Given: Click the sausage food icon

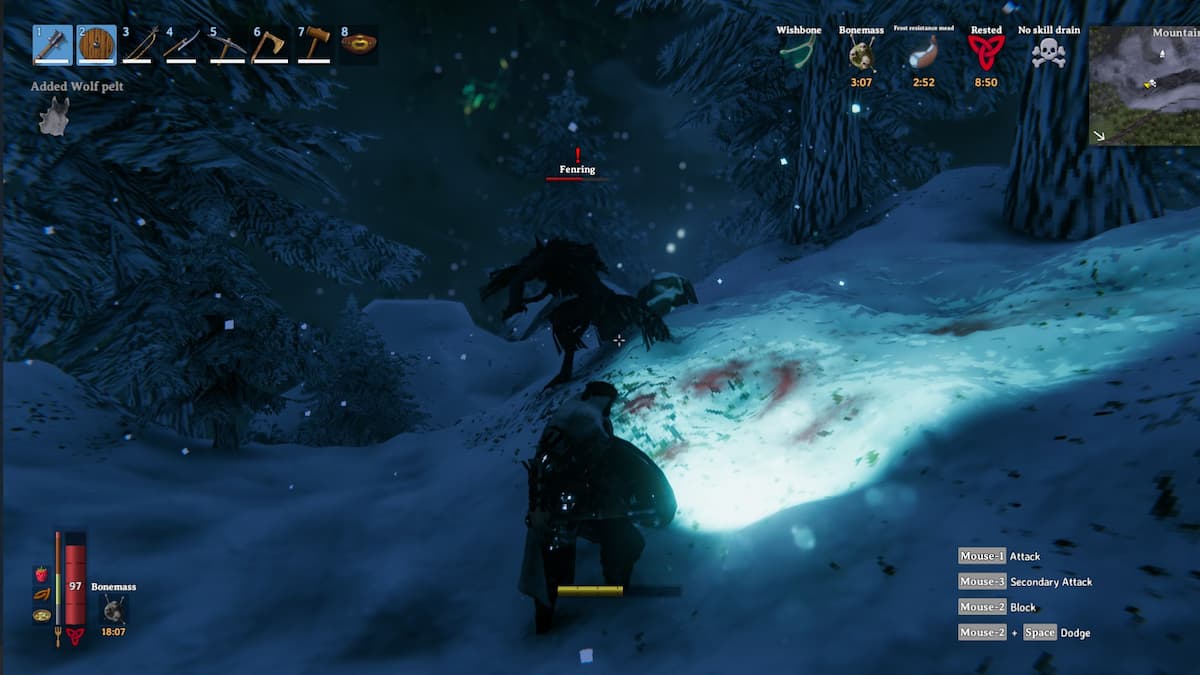Looking at the screenshot, I should click(42, 594).
